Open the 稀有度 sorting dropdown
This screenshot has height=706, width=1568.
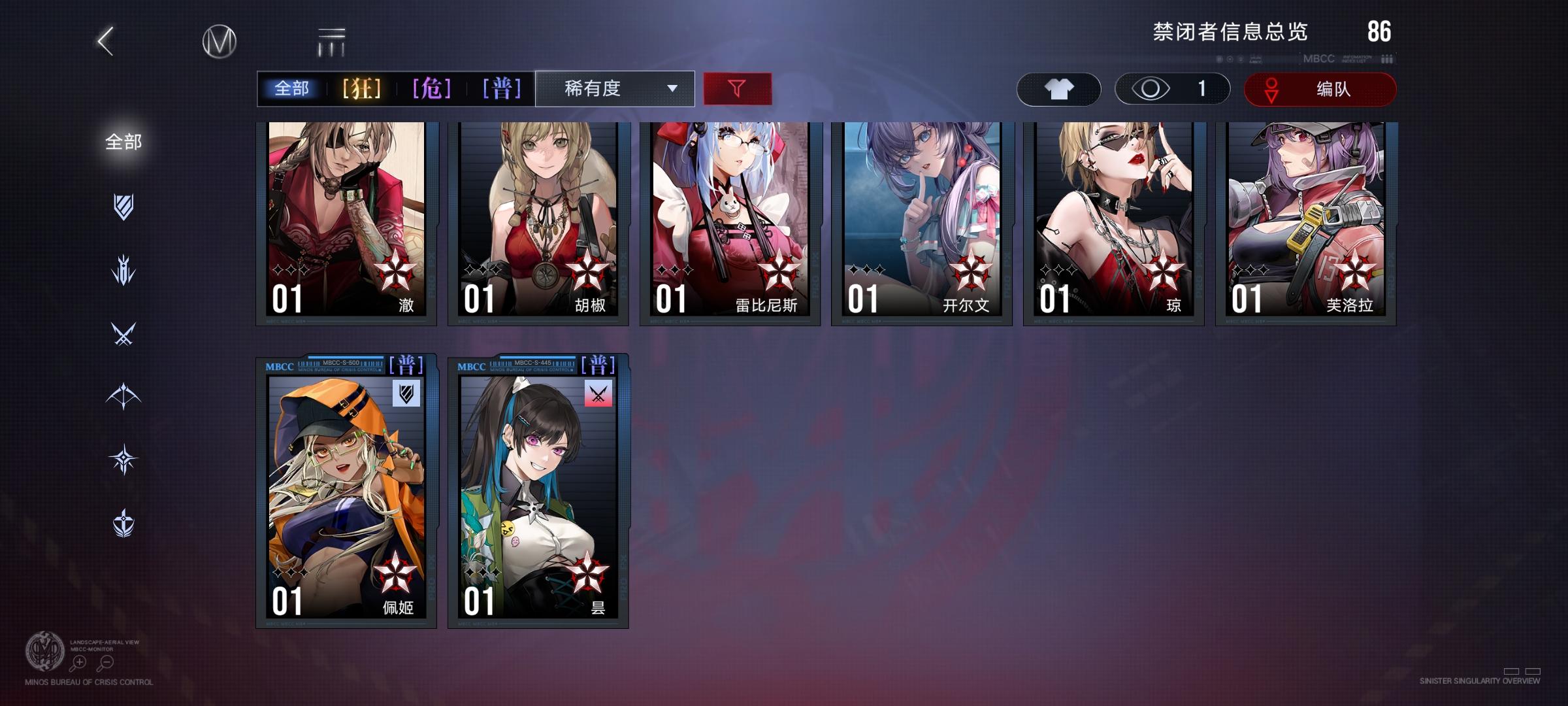tap(614, 88)
